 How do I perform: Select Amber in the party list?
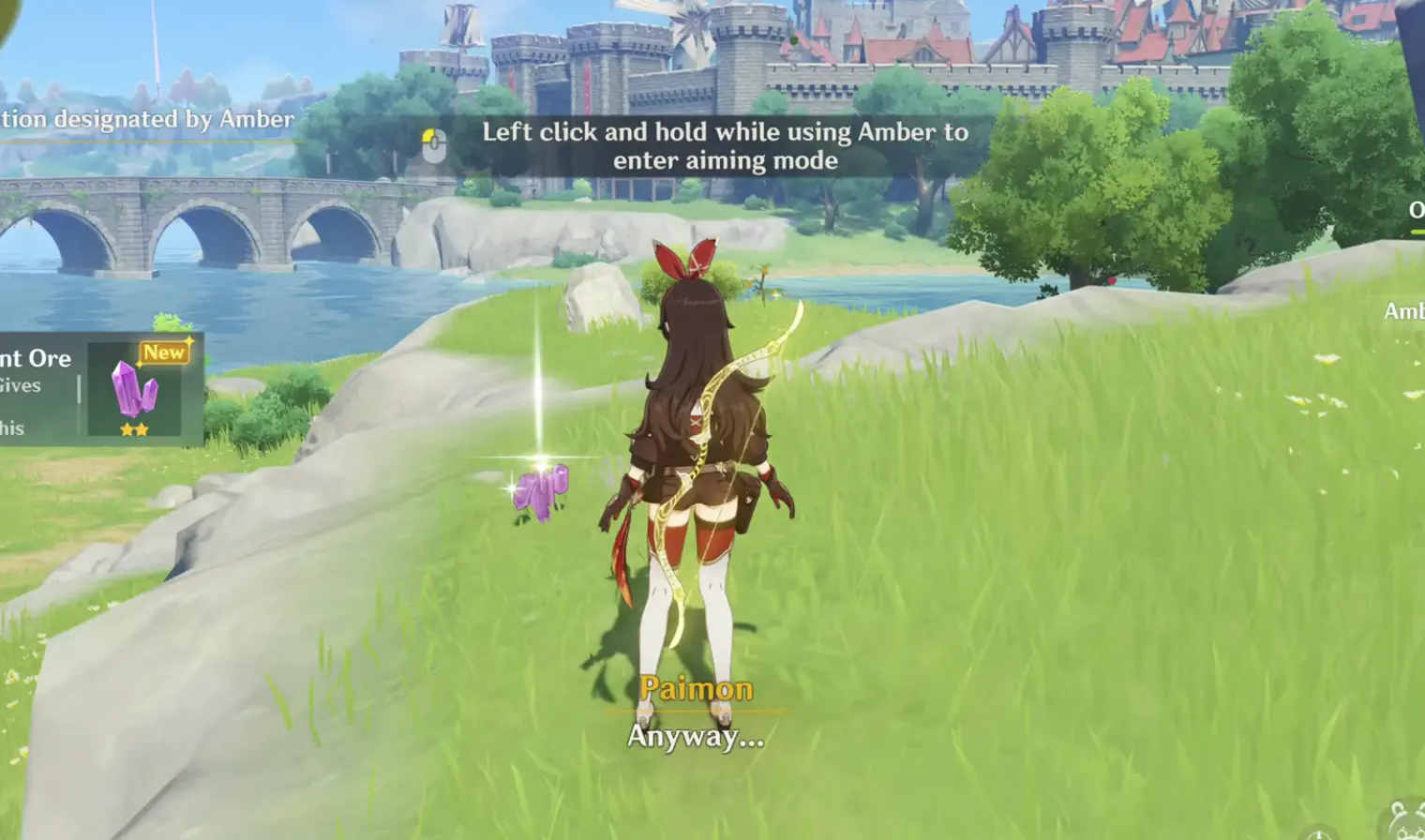tap(1404, 311)
